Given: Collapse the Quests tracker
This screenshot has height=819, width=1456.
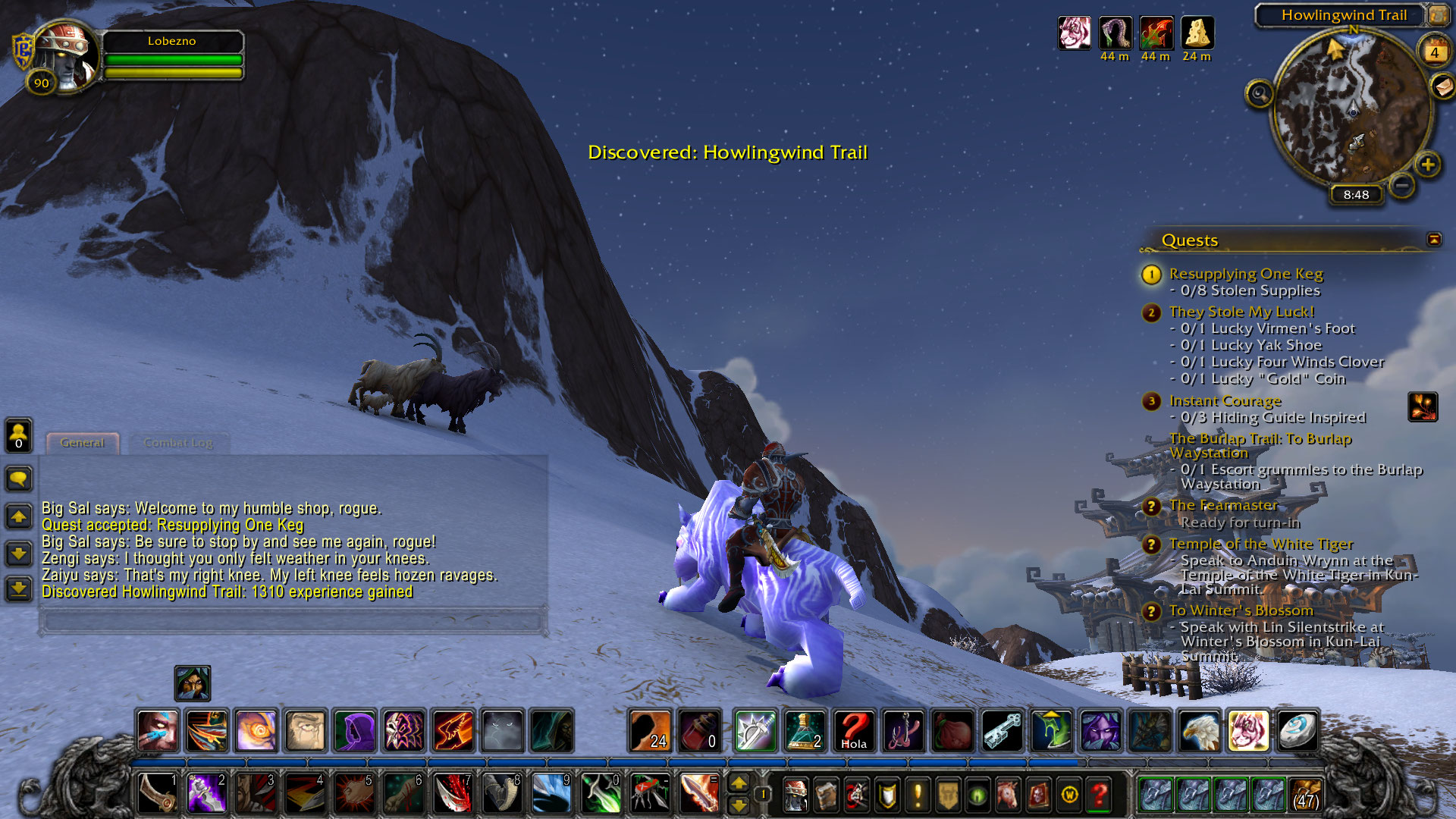Looking at the screenshot, I should [x=1434, y=240].
